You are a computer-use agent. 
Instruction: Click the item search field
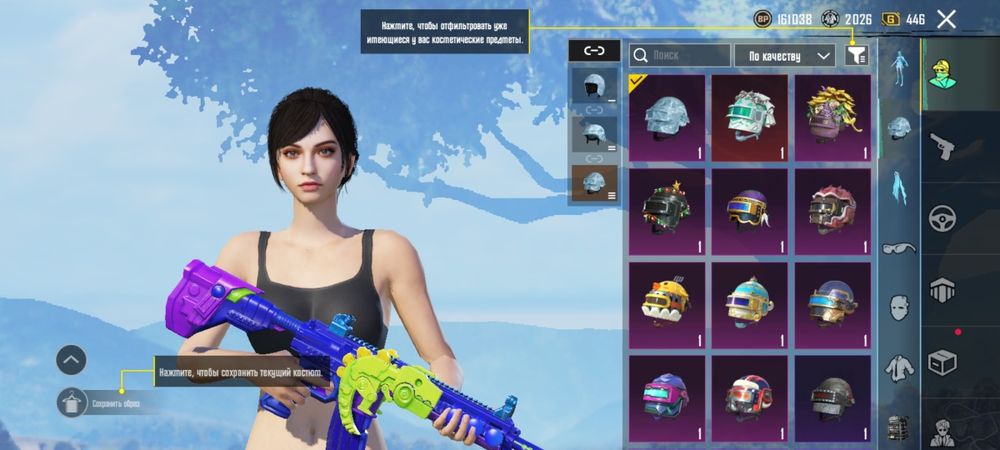[680, 56]
